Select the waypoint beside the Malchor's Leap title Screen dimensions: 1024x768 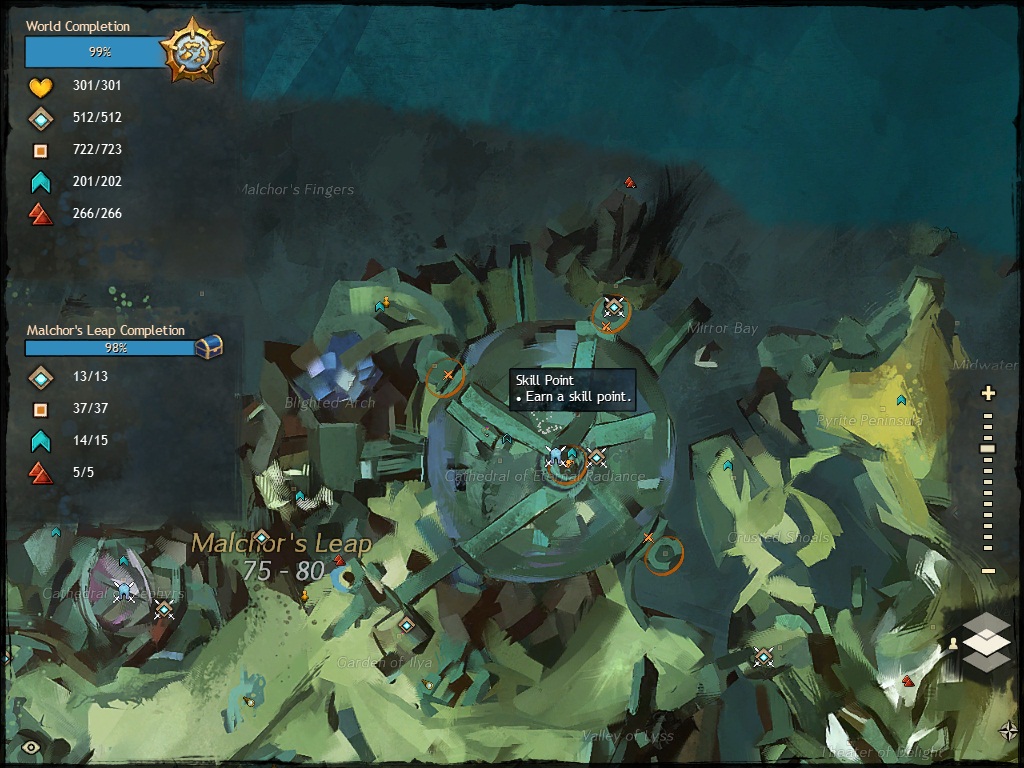[261, 537]
